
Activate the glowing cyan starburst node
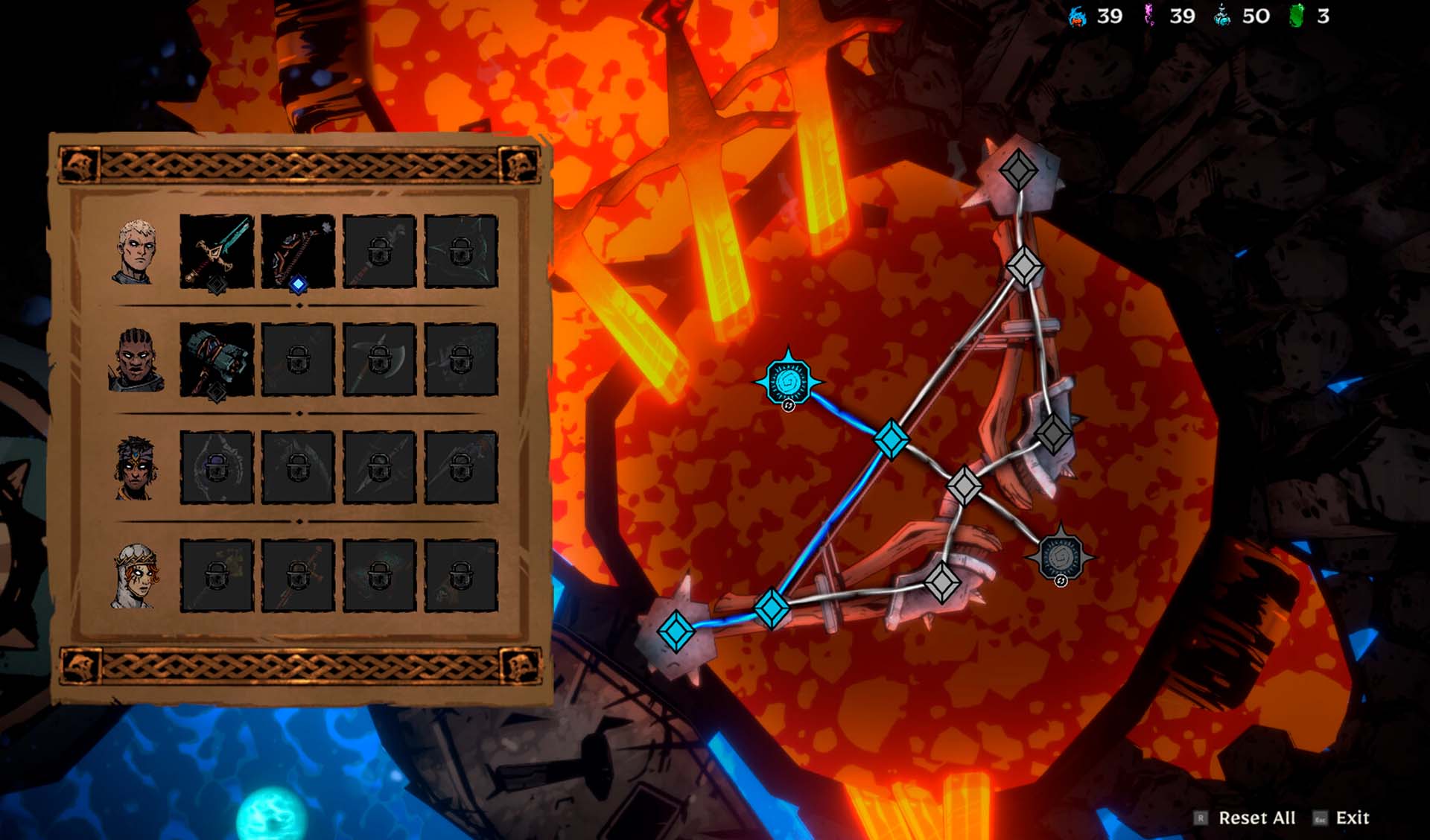pyautogui.click(x=789, y=383)
